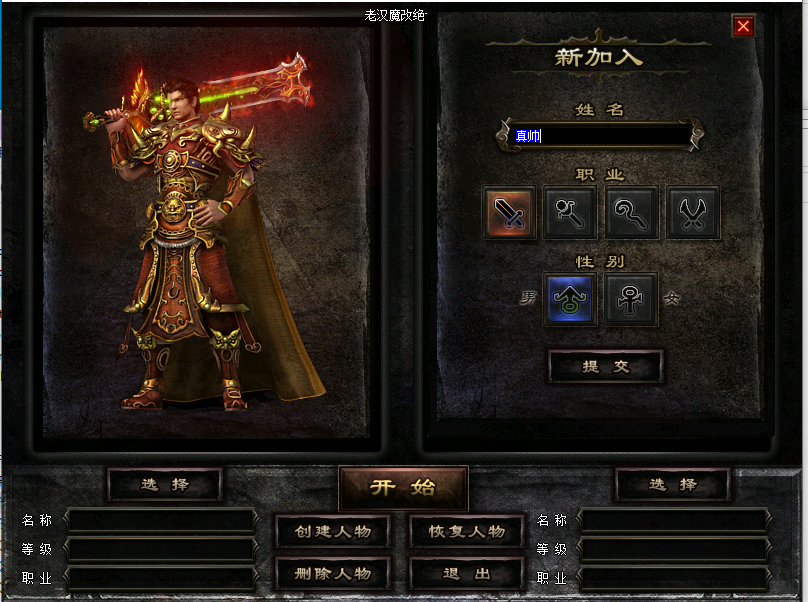
Task: Restore a character with 恢复人物
Action: pos(467,532)
